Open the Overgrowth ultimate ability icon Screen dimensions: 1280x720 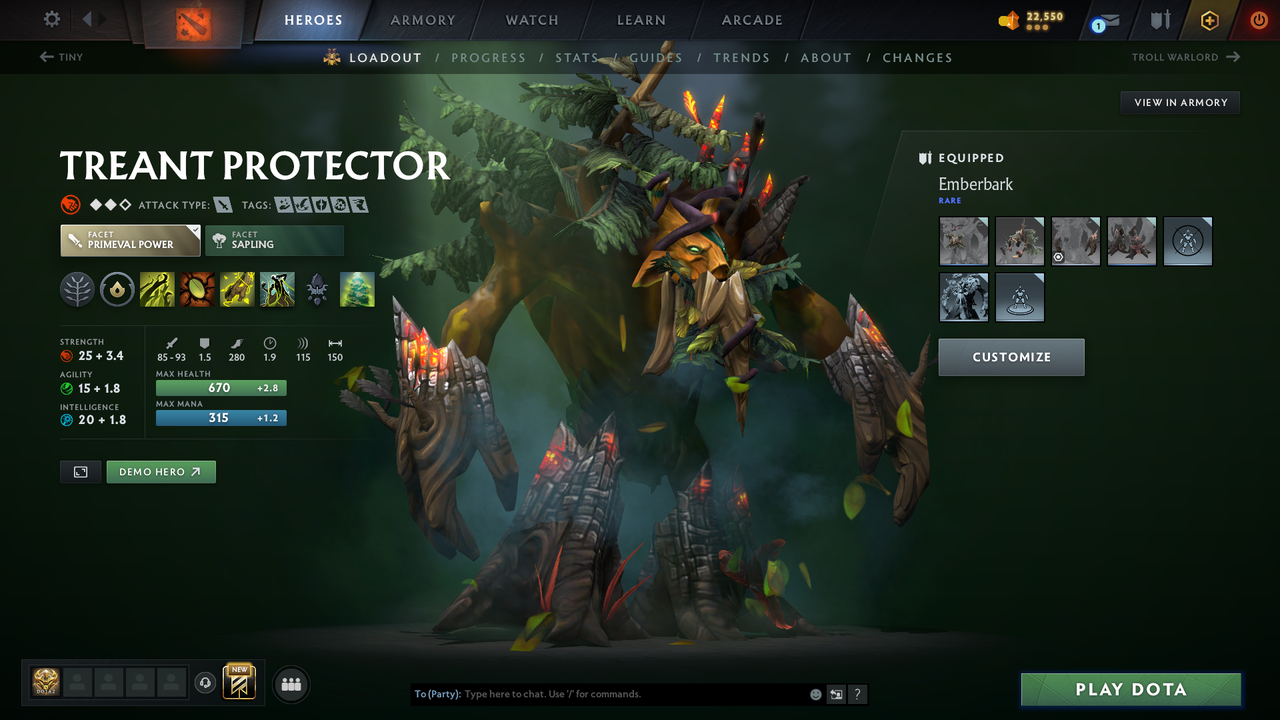point(277,289)
